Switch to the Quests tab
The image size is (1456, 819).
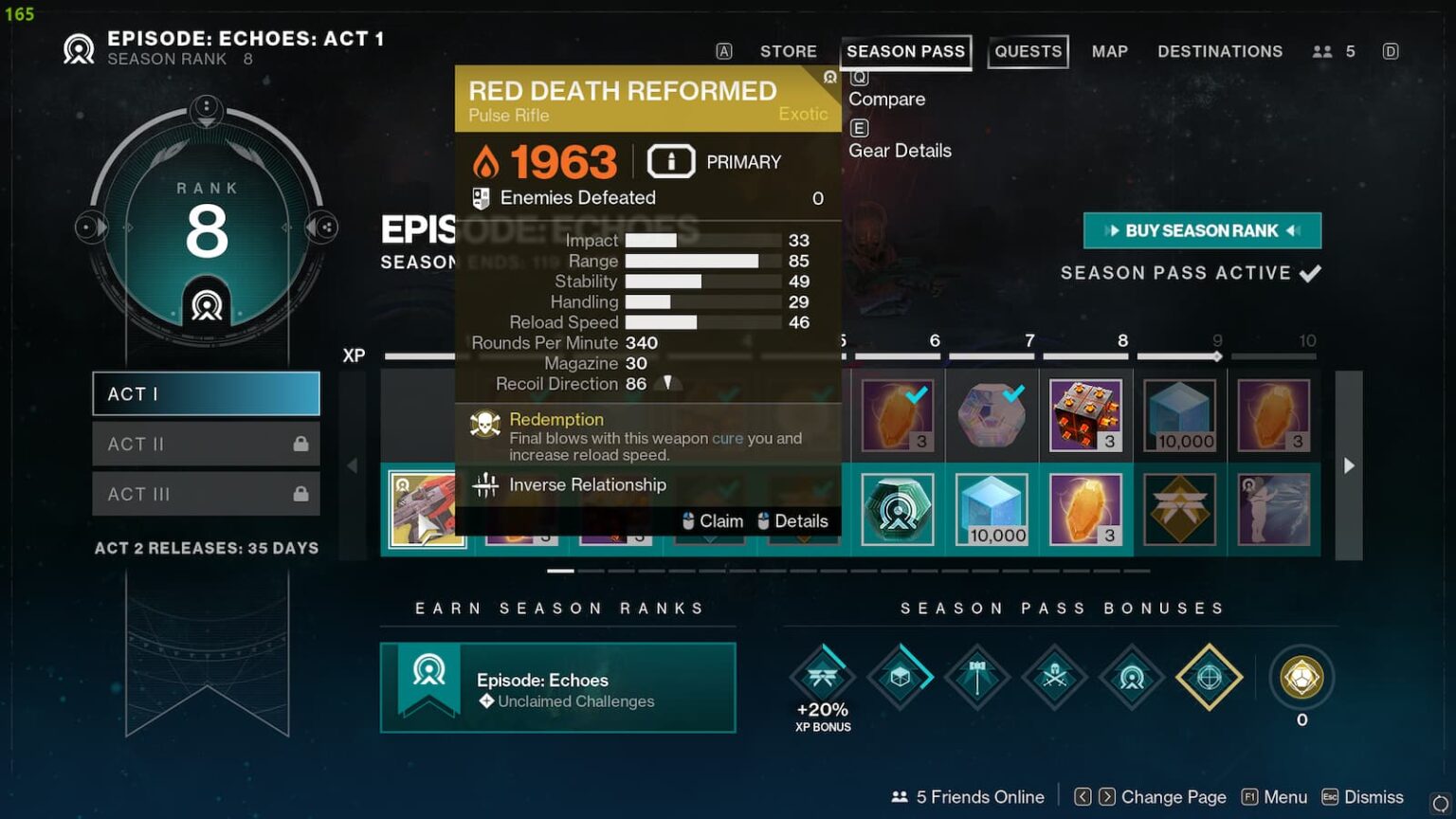click(1028, 51)
